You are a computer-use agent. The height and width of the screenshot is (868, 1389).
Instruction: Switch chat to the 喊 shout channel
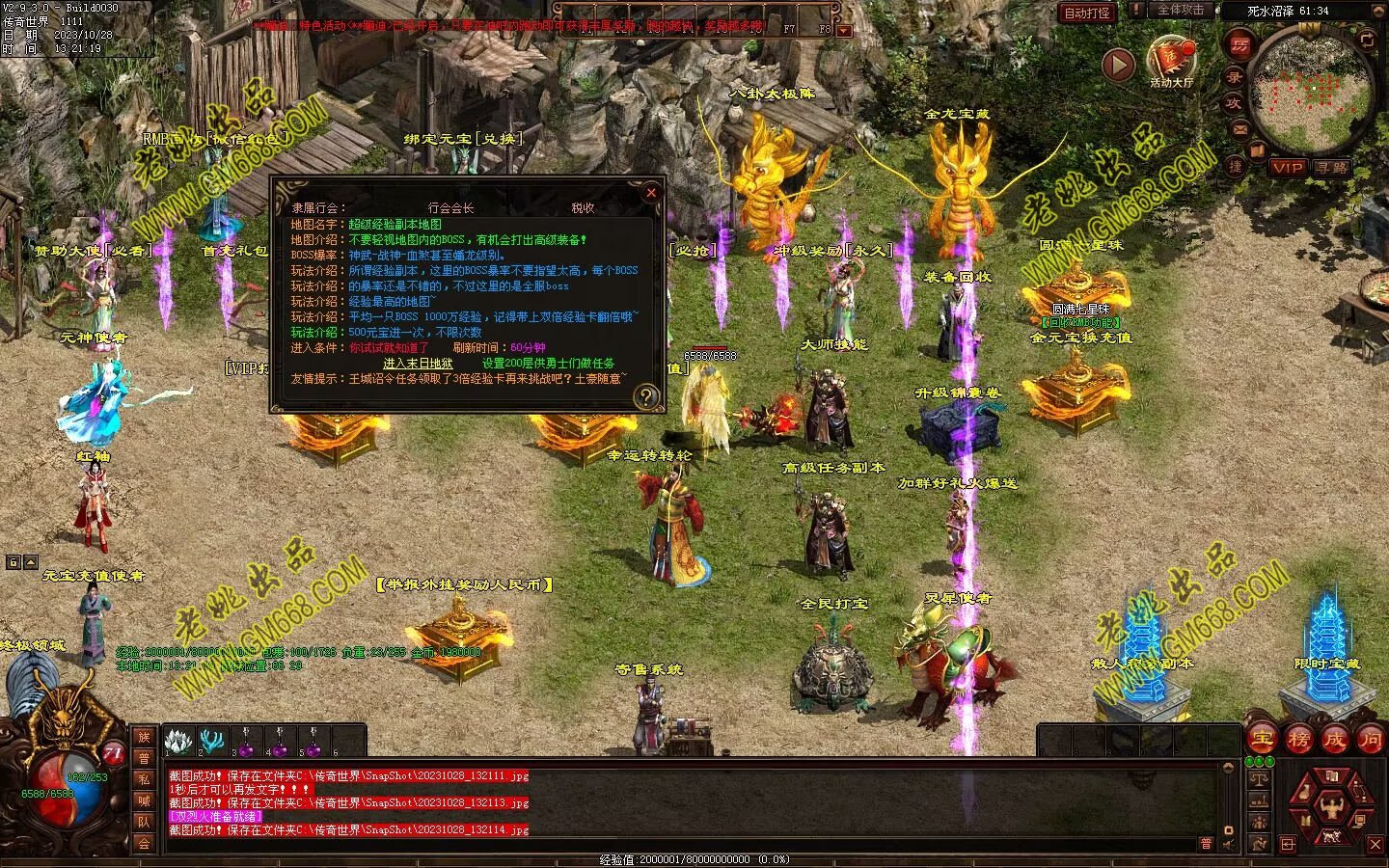[x=144, y=800]
